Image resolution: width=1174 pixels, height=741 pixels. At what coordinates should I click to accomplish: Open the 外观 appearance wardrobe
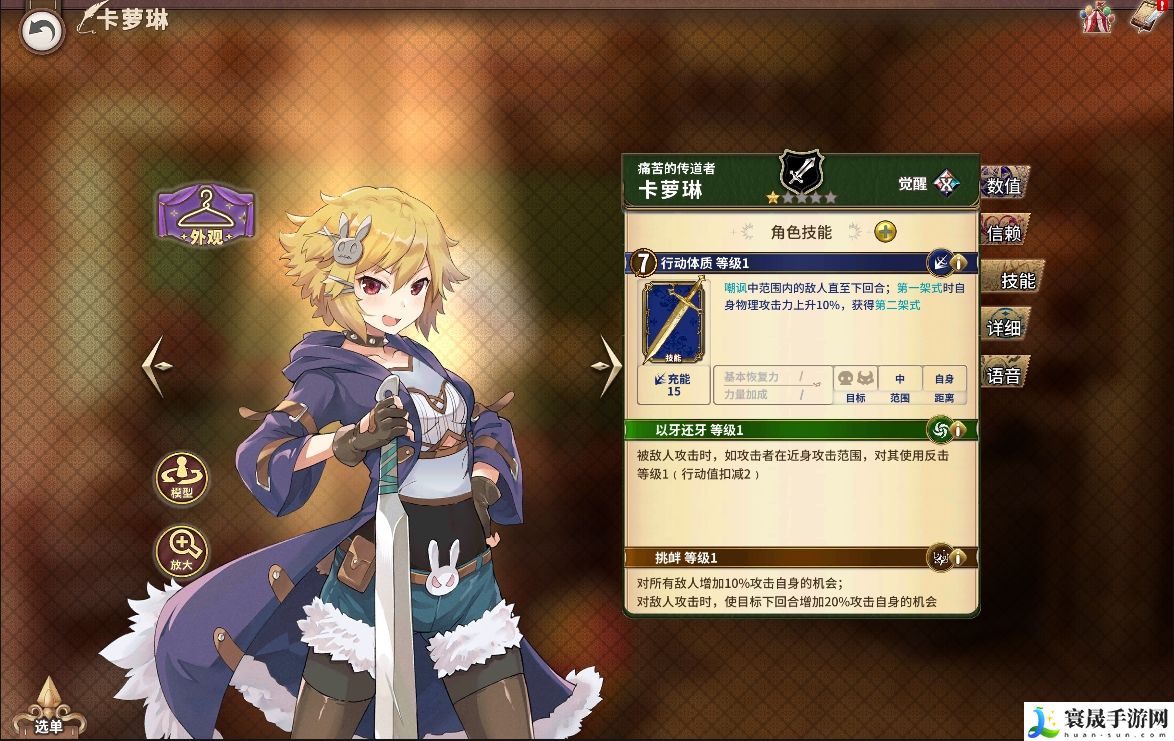pos(205,214)
